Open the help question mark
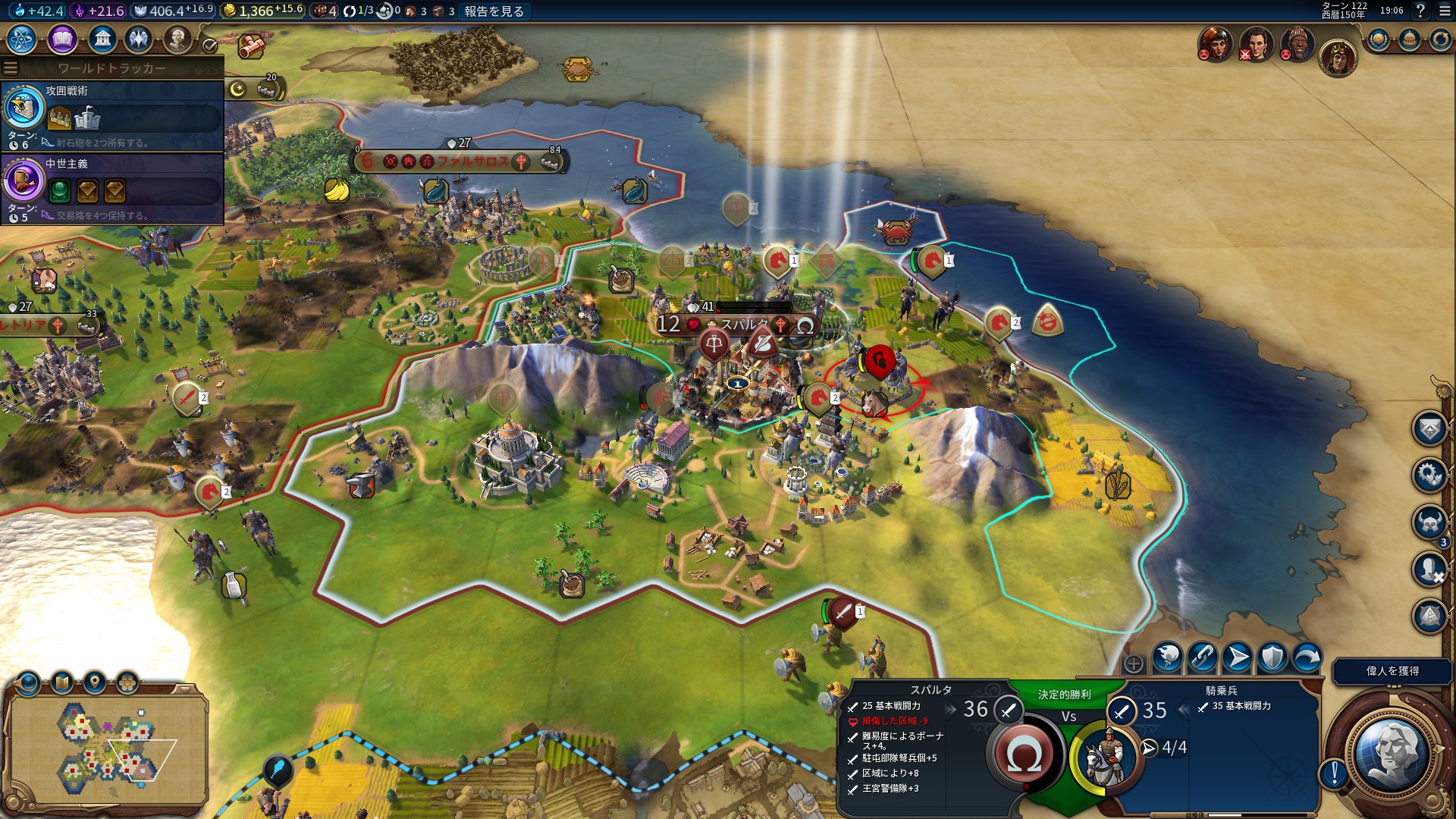Viewport: 1456px width, 819px height. point(1420,11)
